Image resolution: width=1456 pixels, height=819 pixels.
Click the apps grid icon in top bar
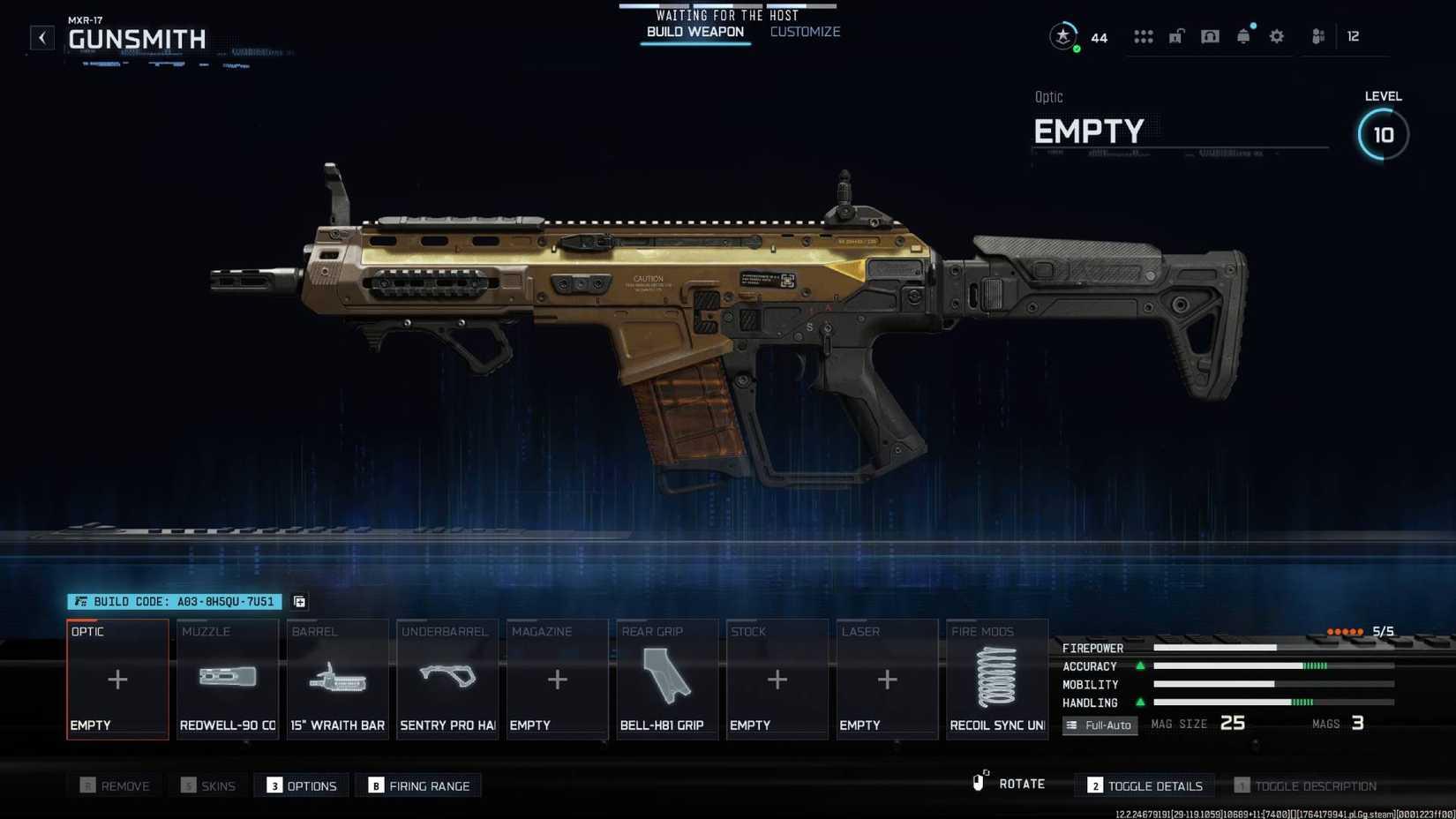click(x=1144, y=36)
